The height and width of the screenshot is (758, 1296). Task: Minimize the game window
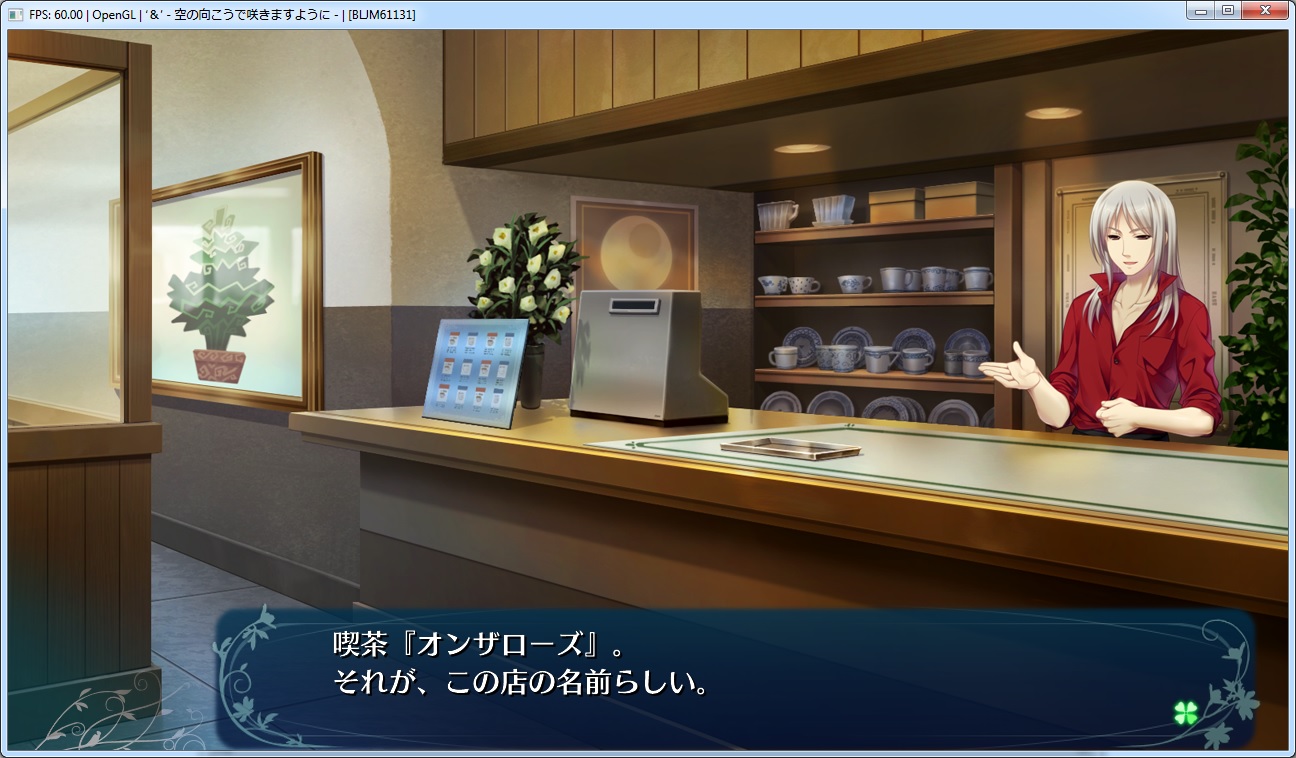coord(1202,11)
